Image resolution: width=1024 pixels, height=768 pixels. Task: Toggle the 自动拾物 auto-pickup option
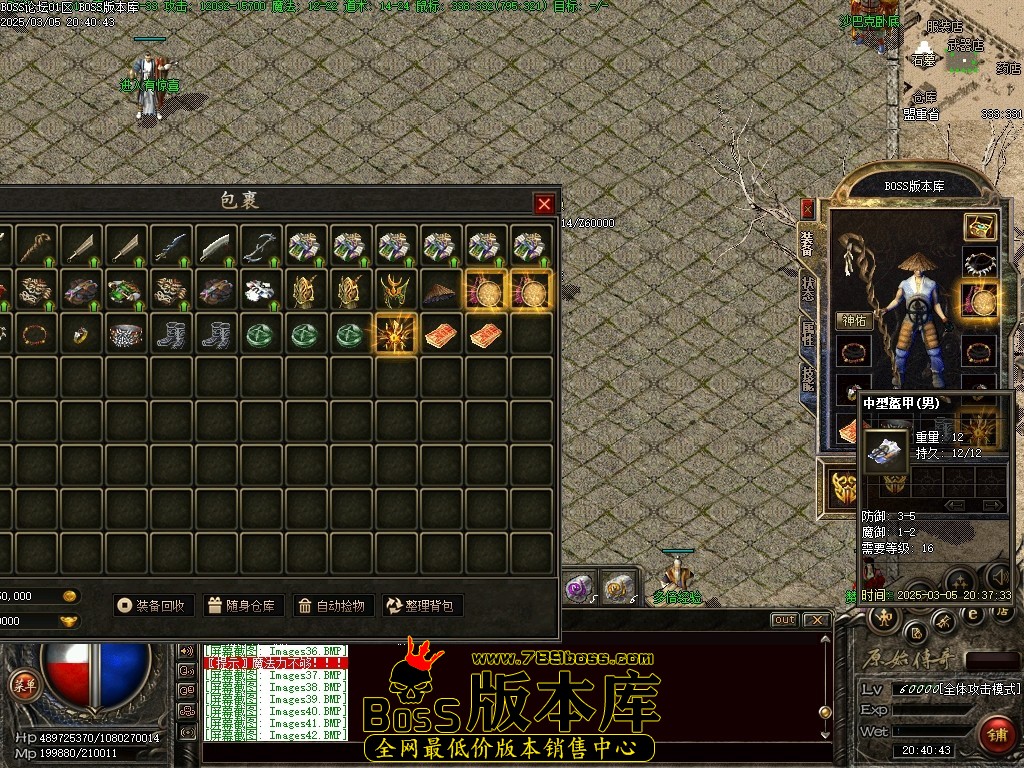(x=334, y=605)
